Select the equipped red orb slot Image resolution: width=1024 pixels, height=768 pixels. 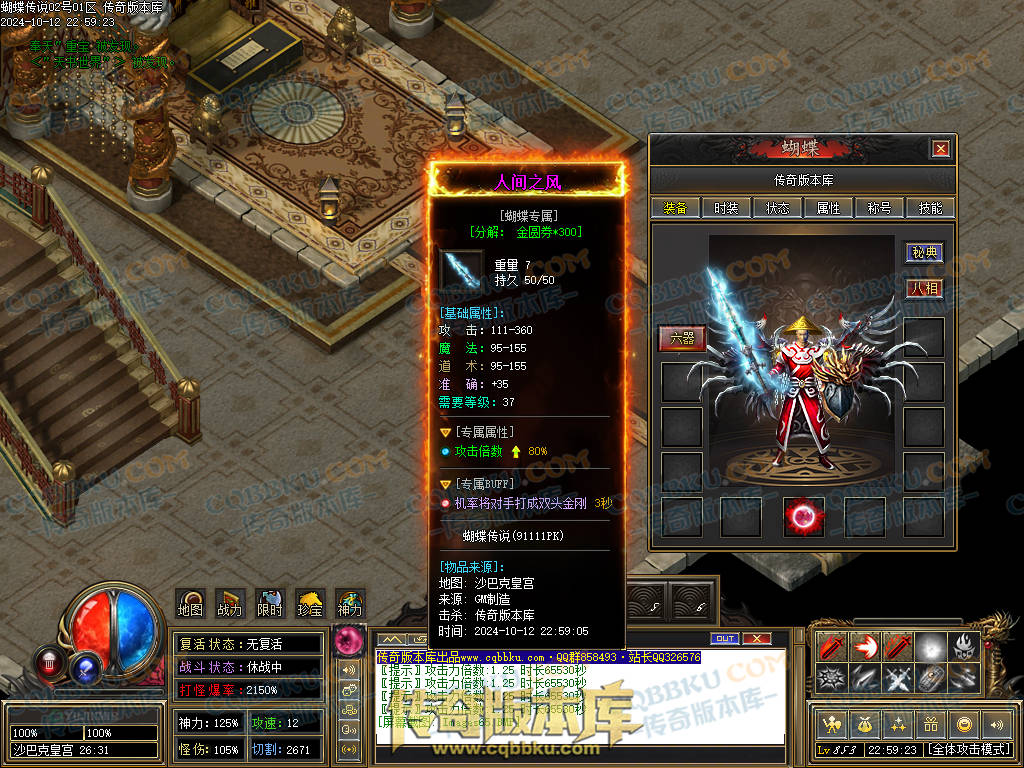click(x=803, y=517)
